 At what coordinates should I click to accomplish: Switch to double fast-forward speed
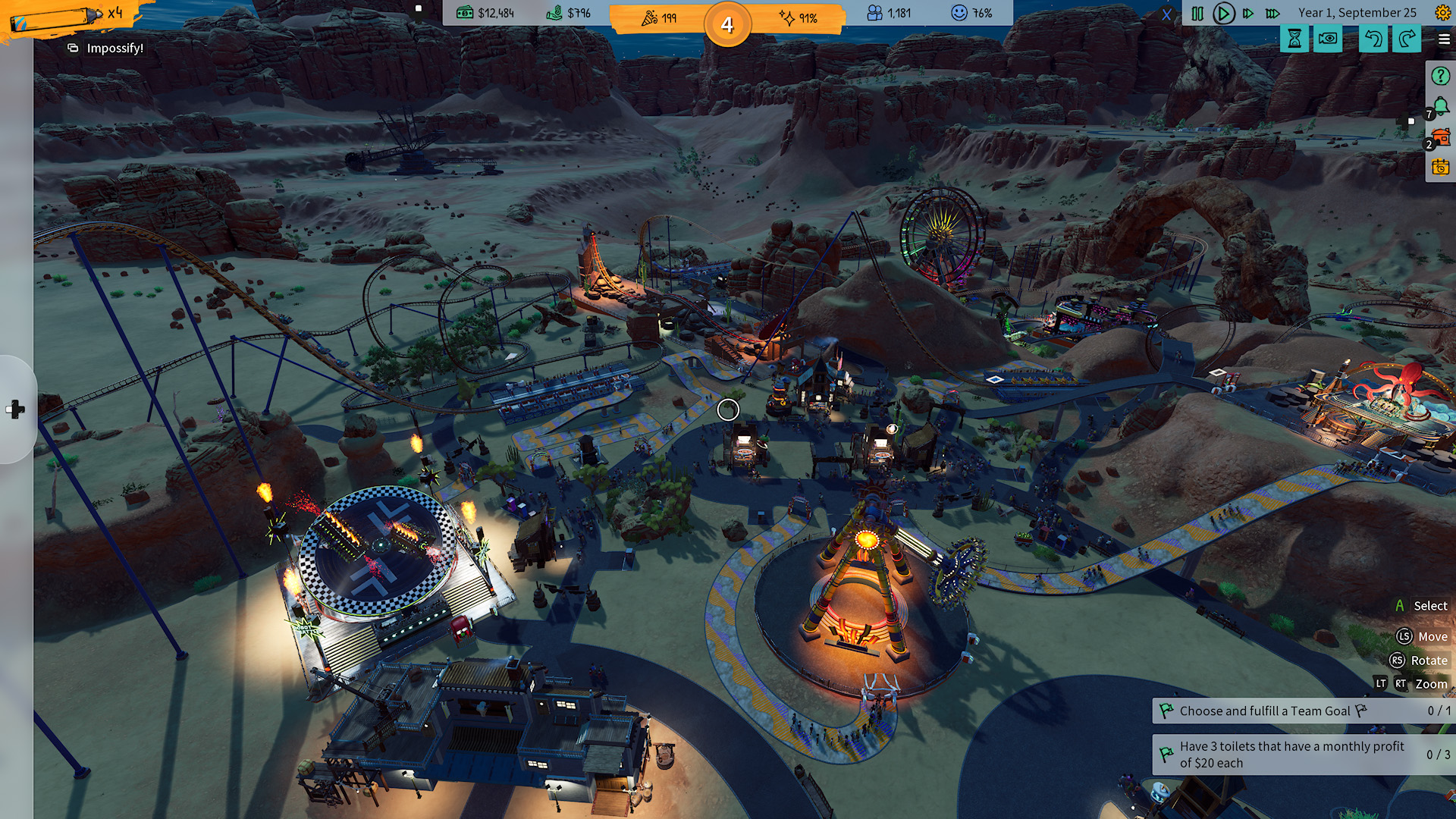1248,14
